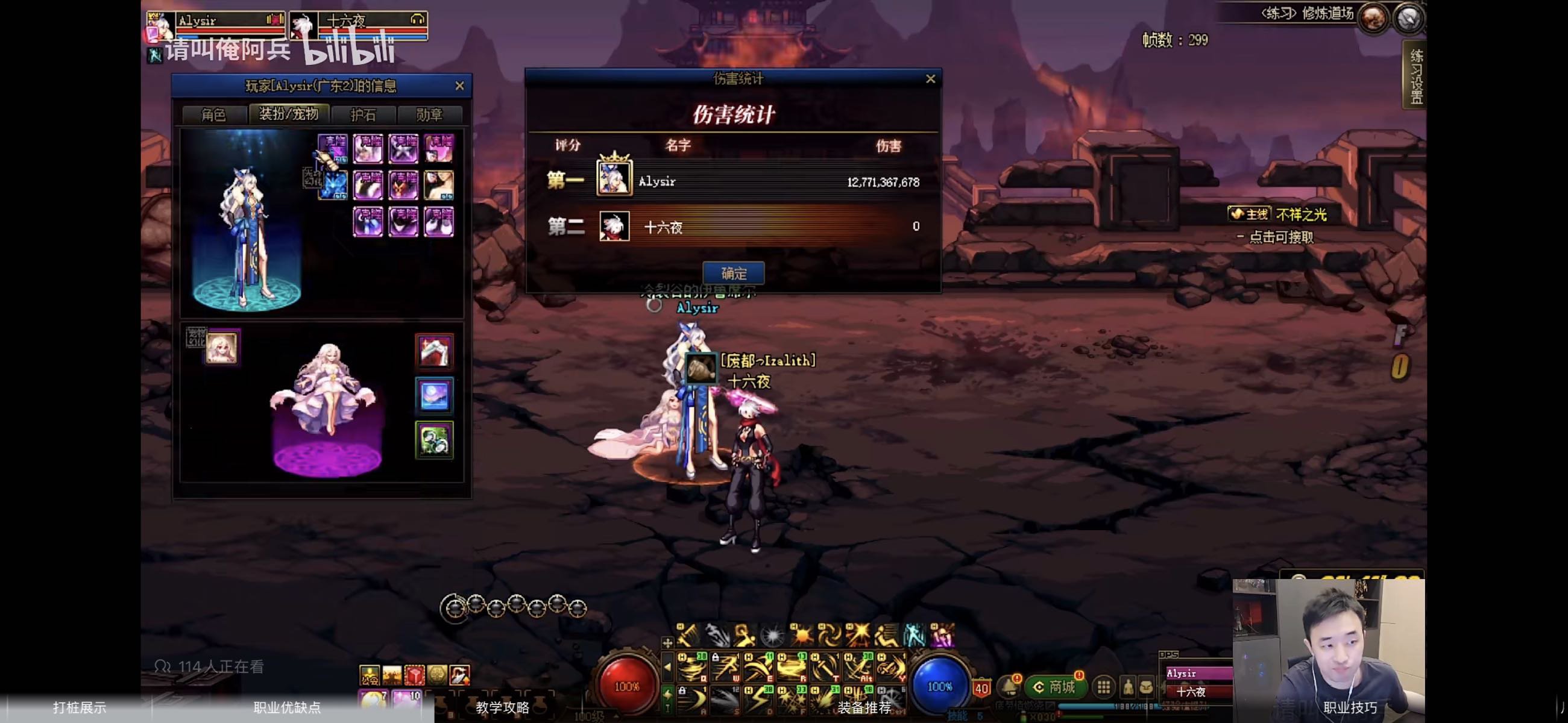Close the Alysir player info panel
Screen dimensions: 1568x723
459,86
